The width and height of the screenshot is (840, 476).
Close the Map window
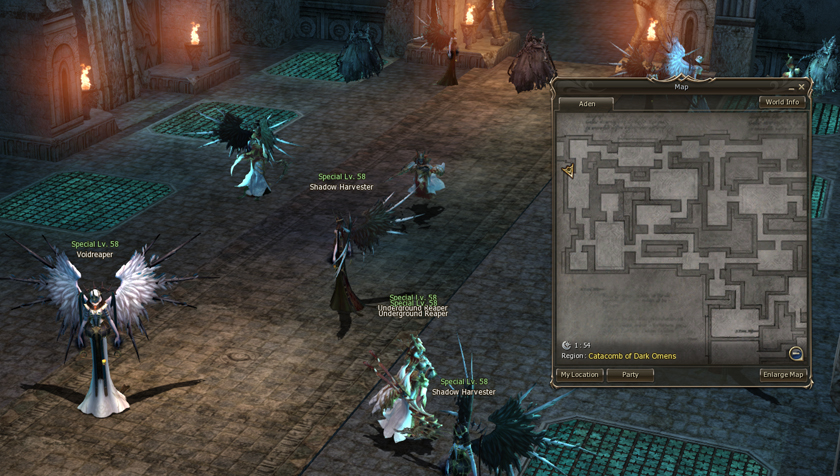802,87
